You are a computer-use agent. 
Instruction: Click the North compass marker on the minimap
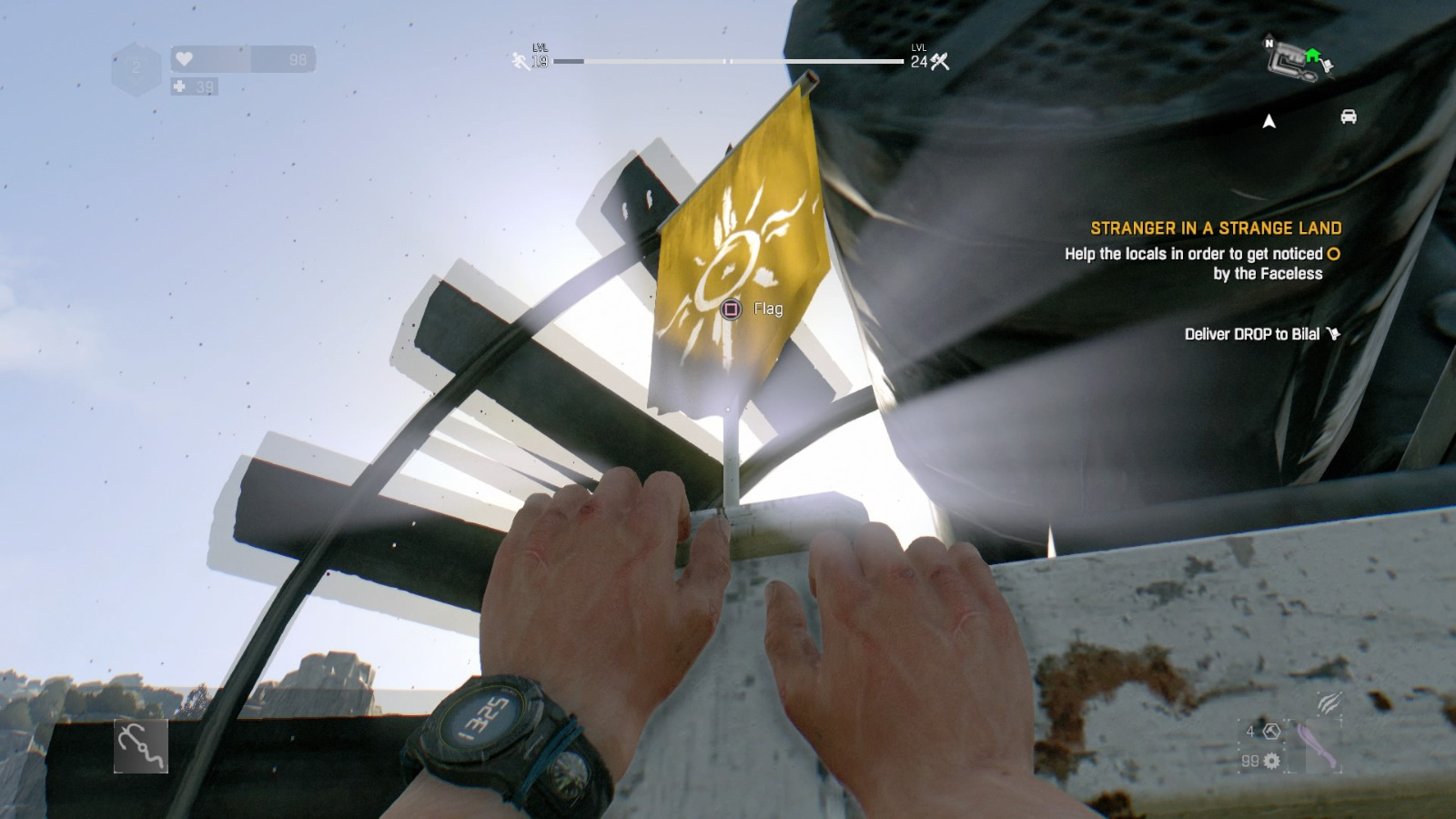coord(1270,44)
